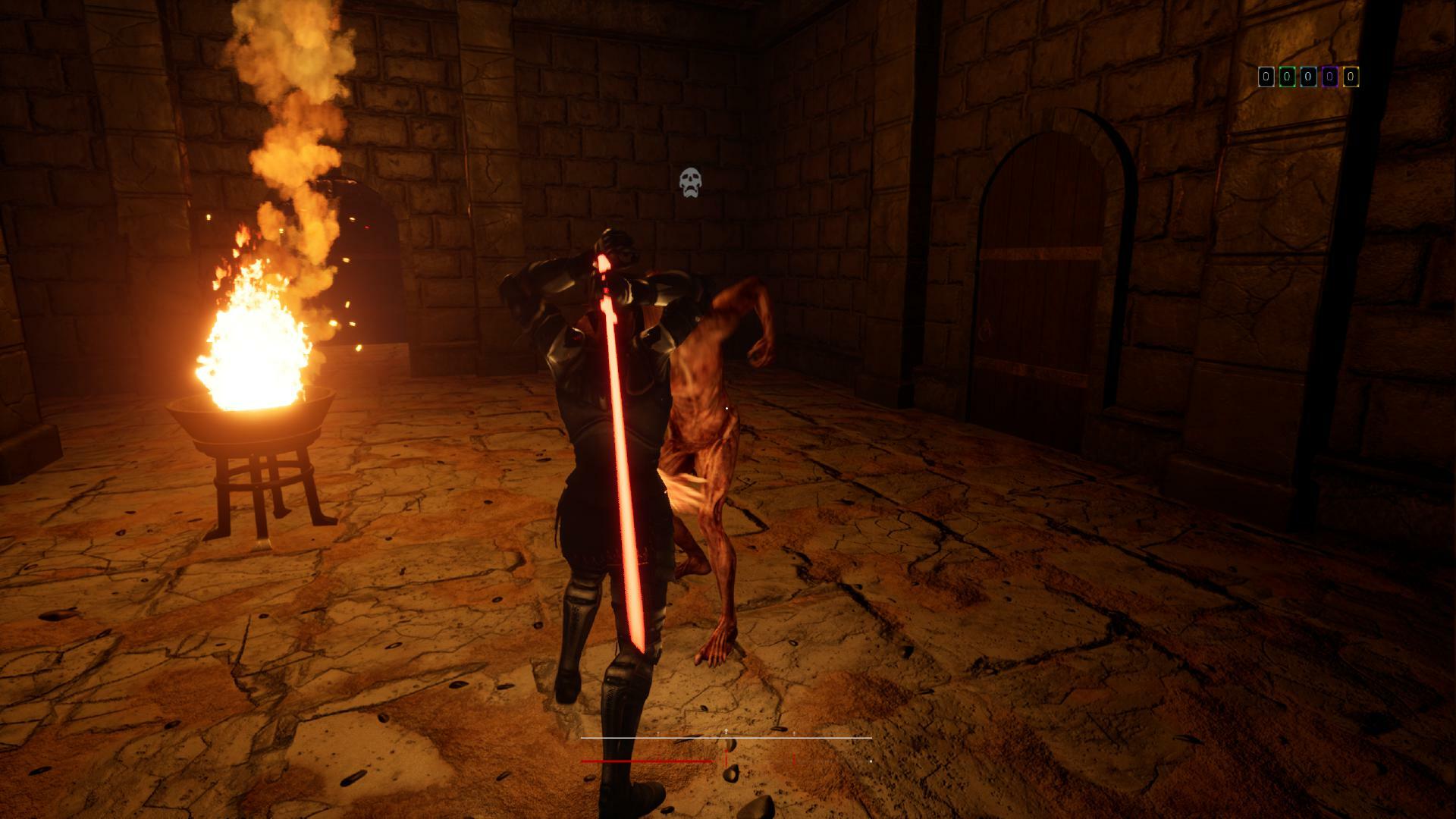Select the green-bordered card counter slot
This screenshot has width=1456, height=819.
[x=1287, y=77]
